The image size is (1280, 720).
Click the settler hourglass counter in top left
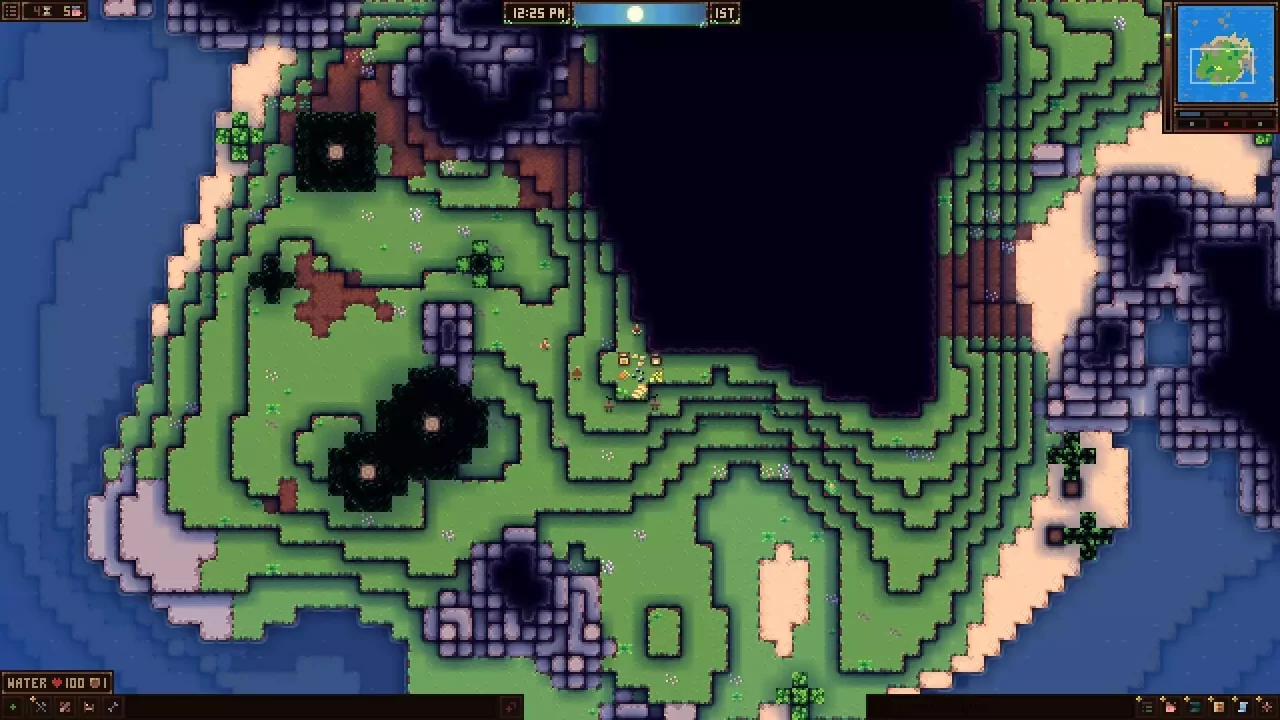(40, 11)
